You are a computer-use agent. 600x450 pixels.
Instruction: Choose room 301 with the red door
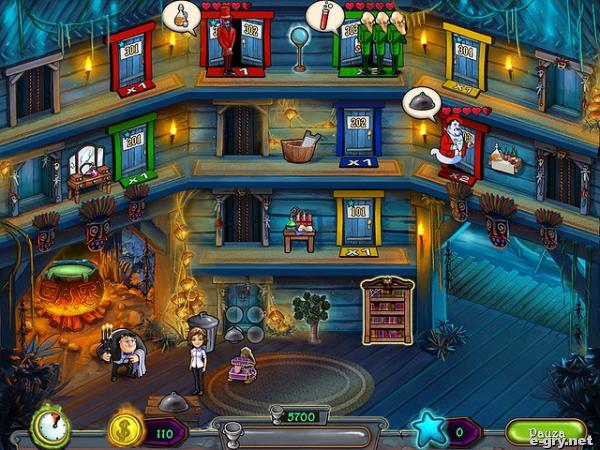tap(131, 58)
